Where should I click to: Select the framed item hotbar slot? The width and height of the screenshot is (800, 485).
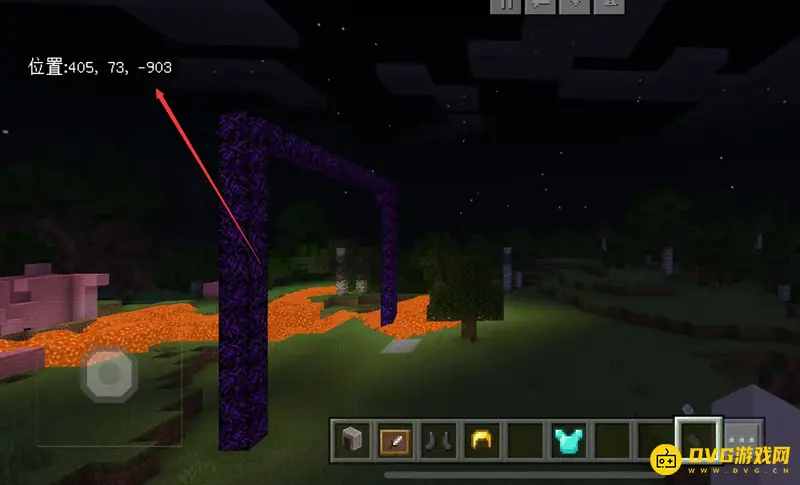tap(394, 439)
